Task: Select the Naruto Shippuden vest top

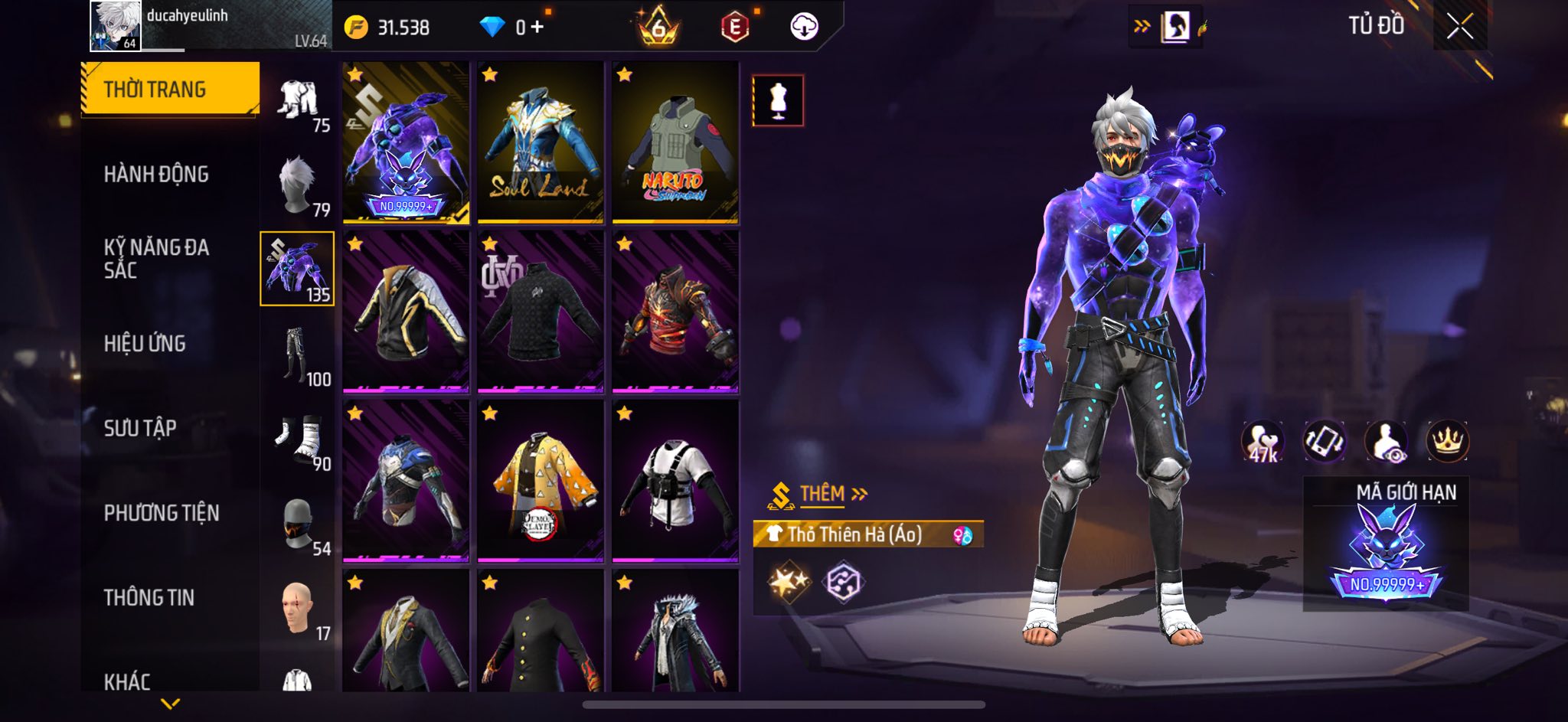Action: (675, 143)
